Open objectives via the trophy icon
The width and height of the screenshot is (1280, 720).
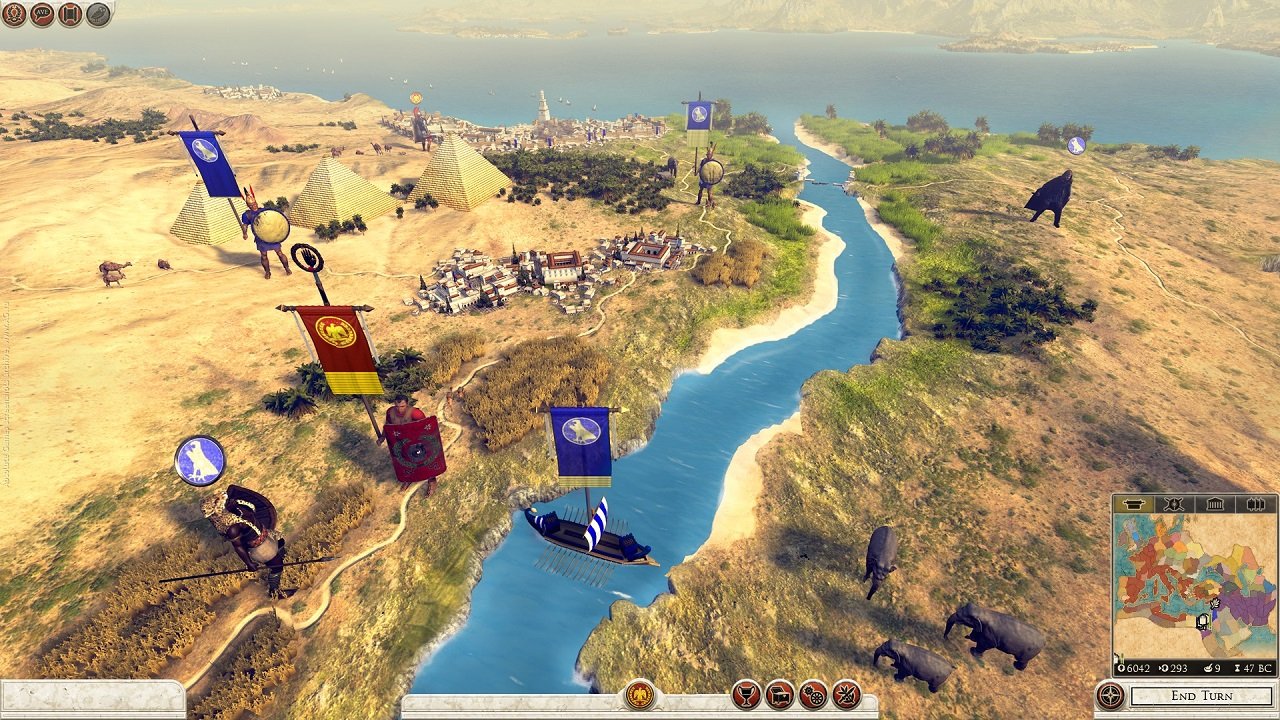click(745, 695)
